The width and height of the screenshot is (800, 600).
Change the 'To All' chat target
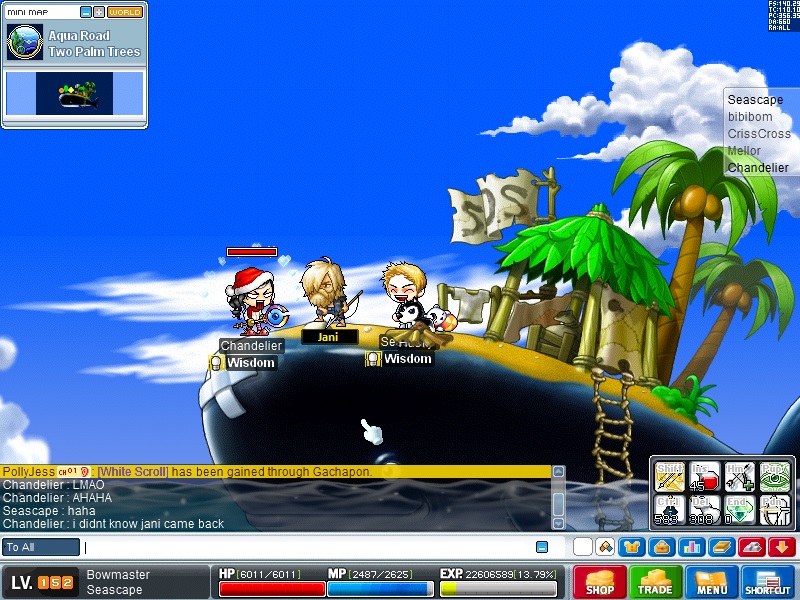tap(41, 547)
